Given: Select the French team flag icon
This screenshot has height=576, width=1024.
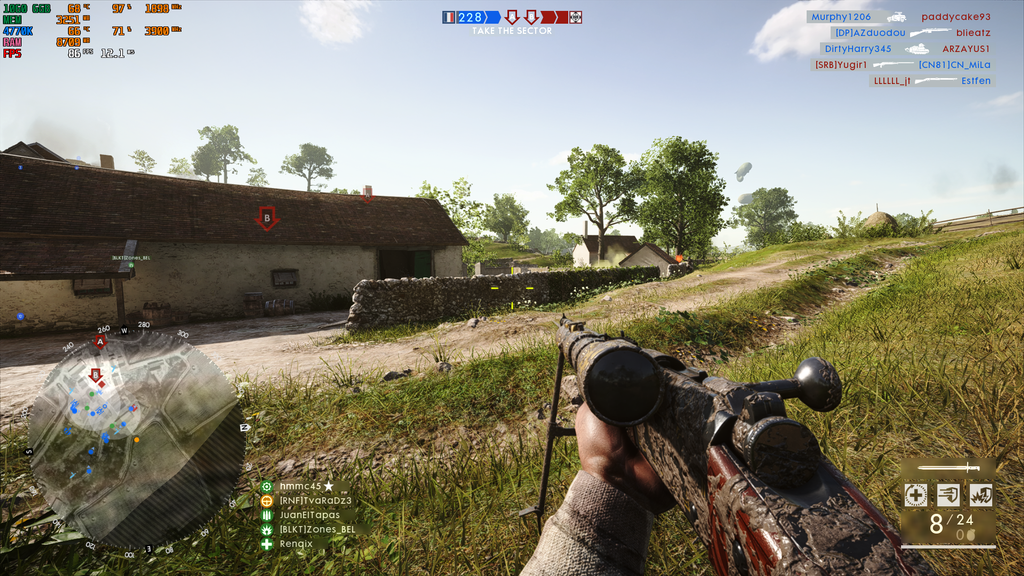Looking at the screenshot, I should [449, 17].
